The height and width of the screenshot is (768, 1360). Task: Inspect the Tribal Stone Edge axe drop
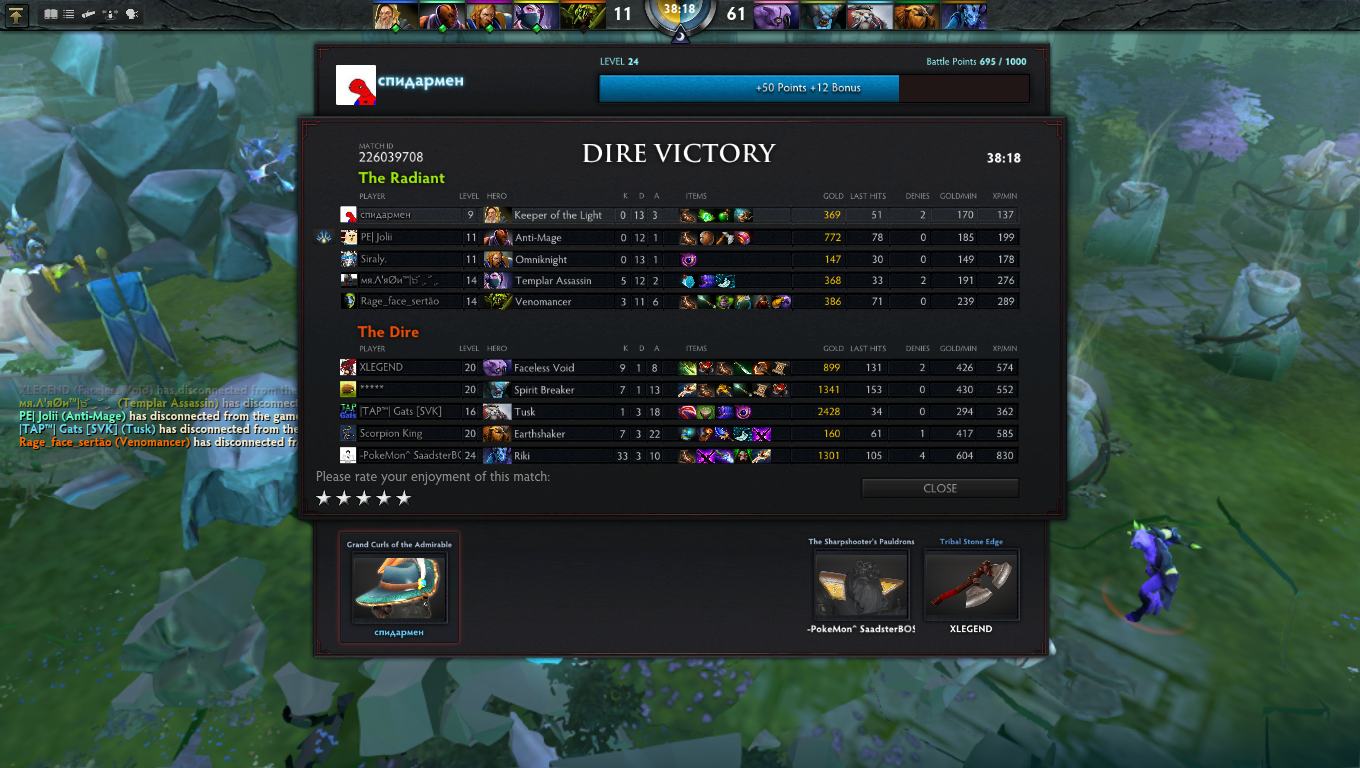click(971, 585)
